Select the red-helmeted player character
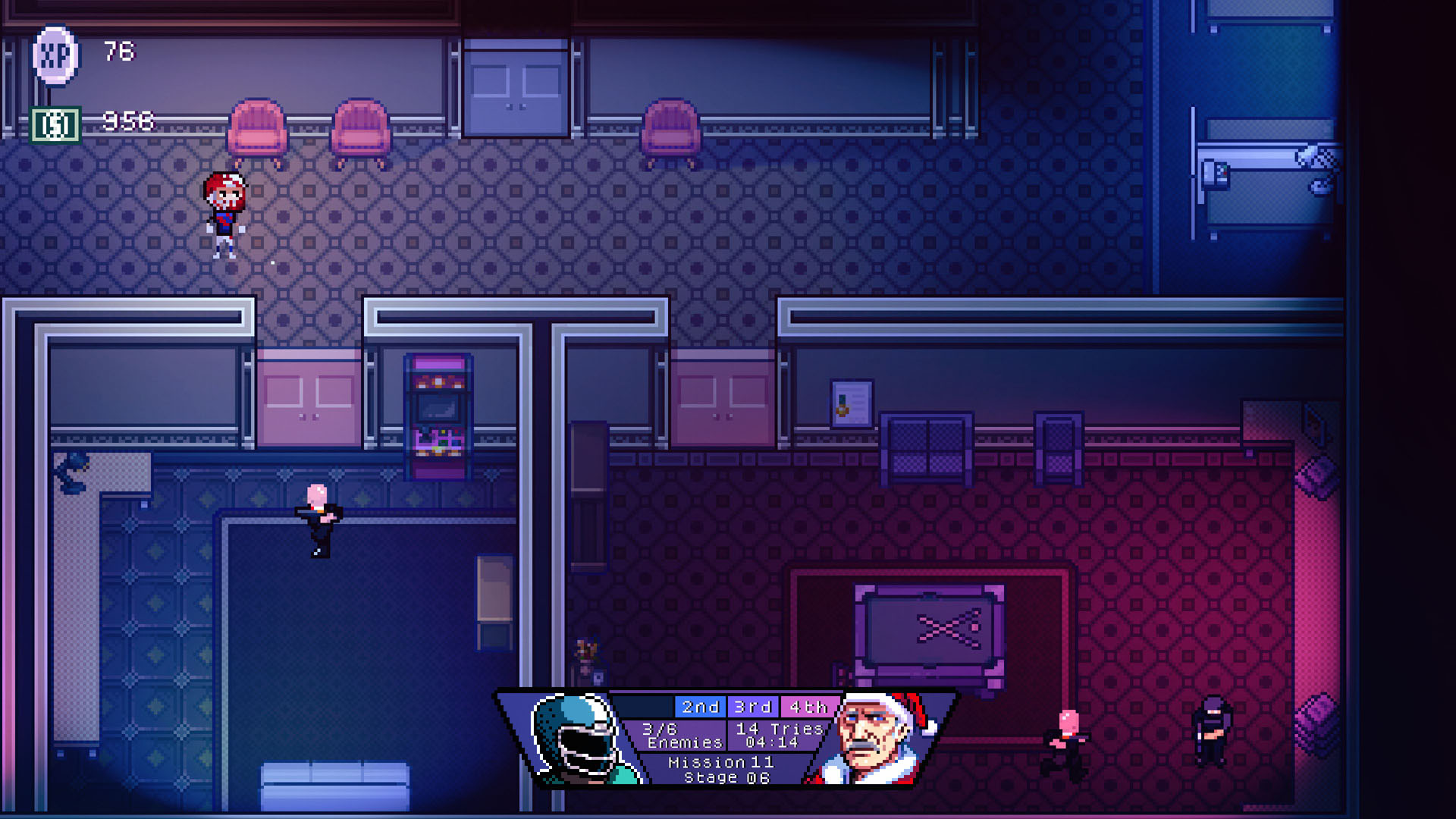Image resolution: width=1456 pixels, height=819 pixels. pos(225,212)
